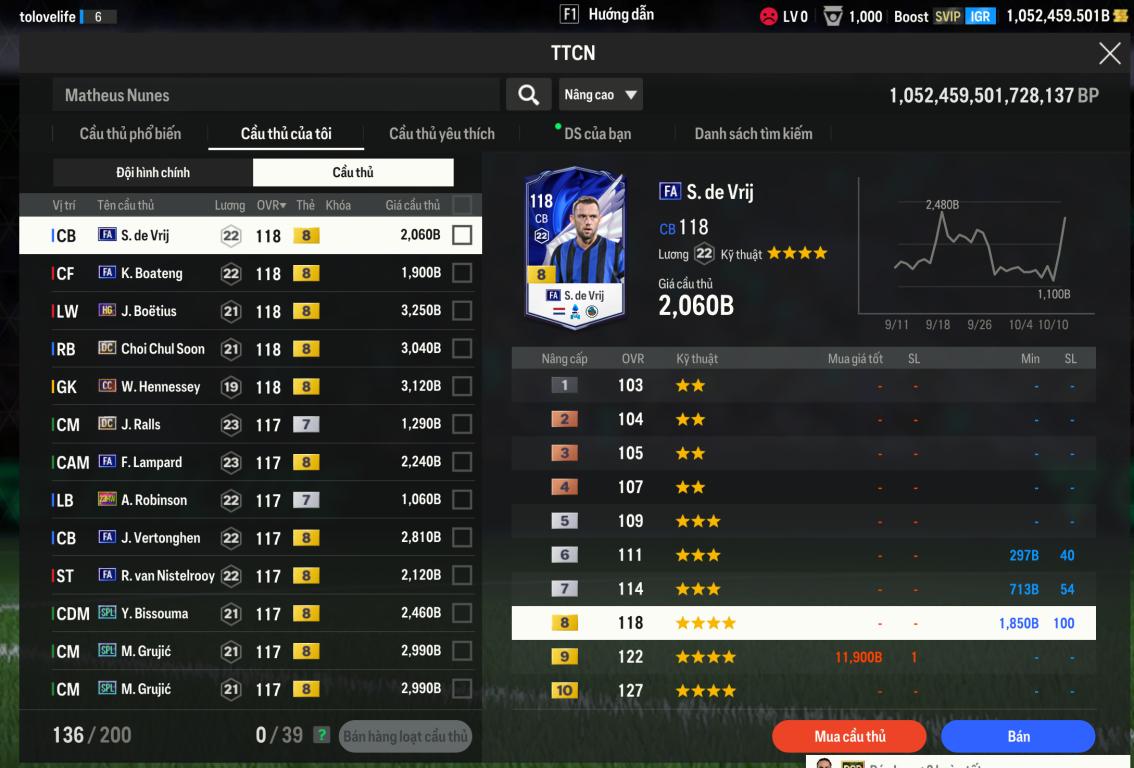
Task: Open the Cầu thủ yêu thích tab
Action: coord(441,133)
